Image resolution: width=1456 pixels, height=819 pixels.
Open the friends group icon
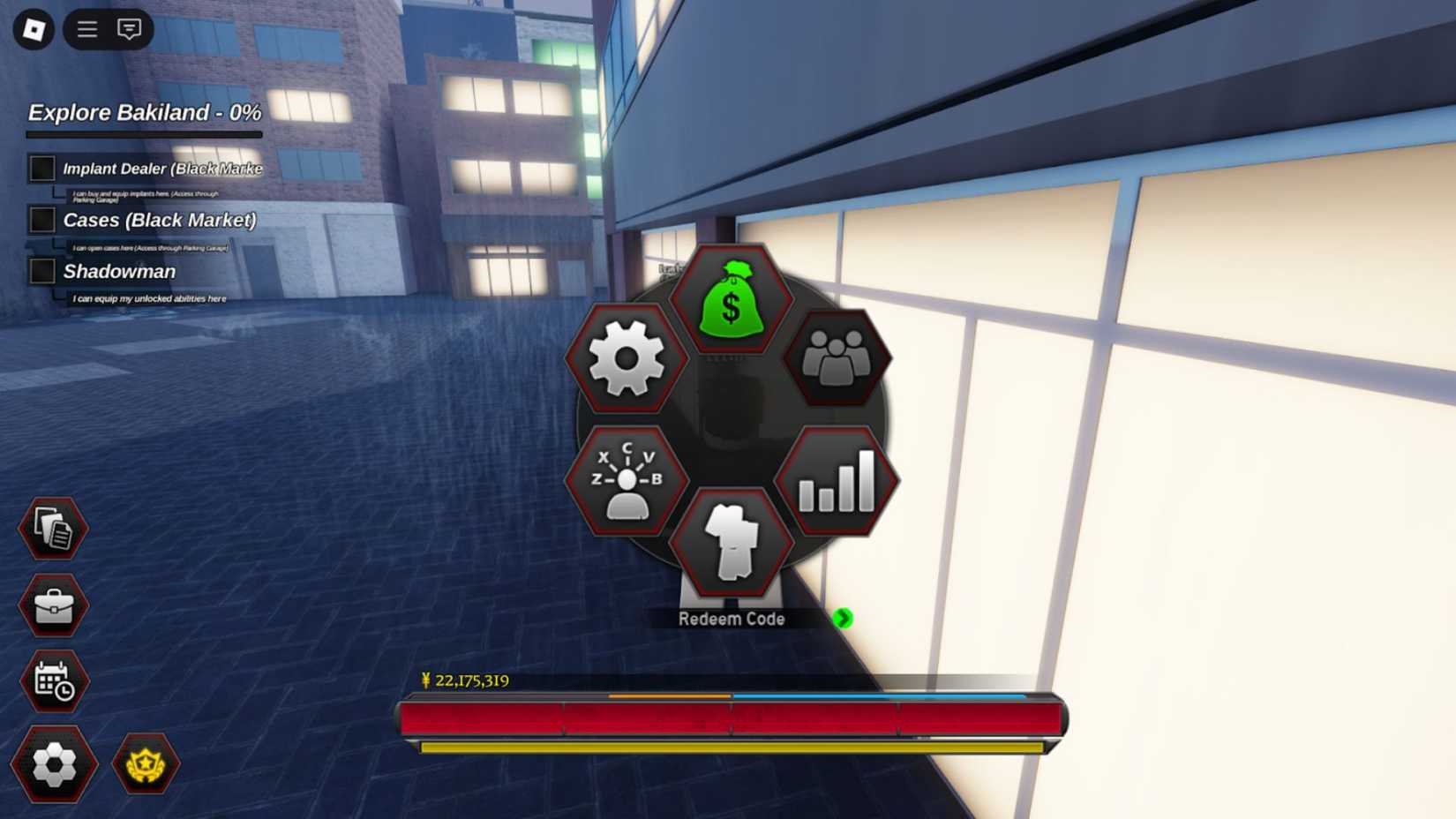click(837, 360)
